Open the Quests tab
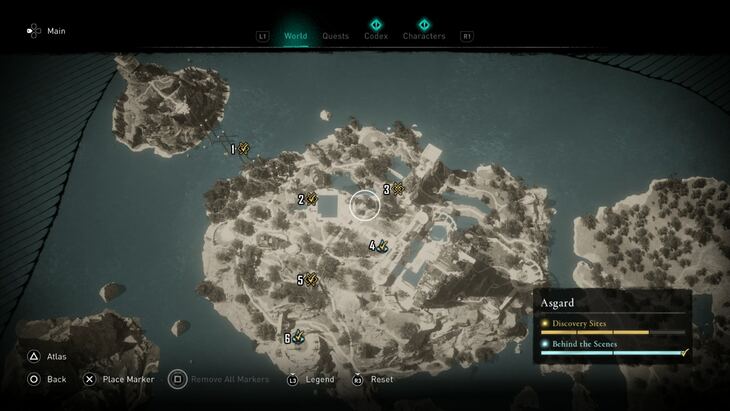The height and width of the screenshot is (411, 730). (x=335, y=36)
